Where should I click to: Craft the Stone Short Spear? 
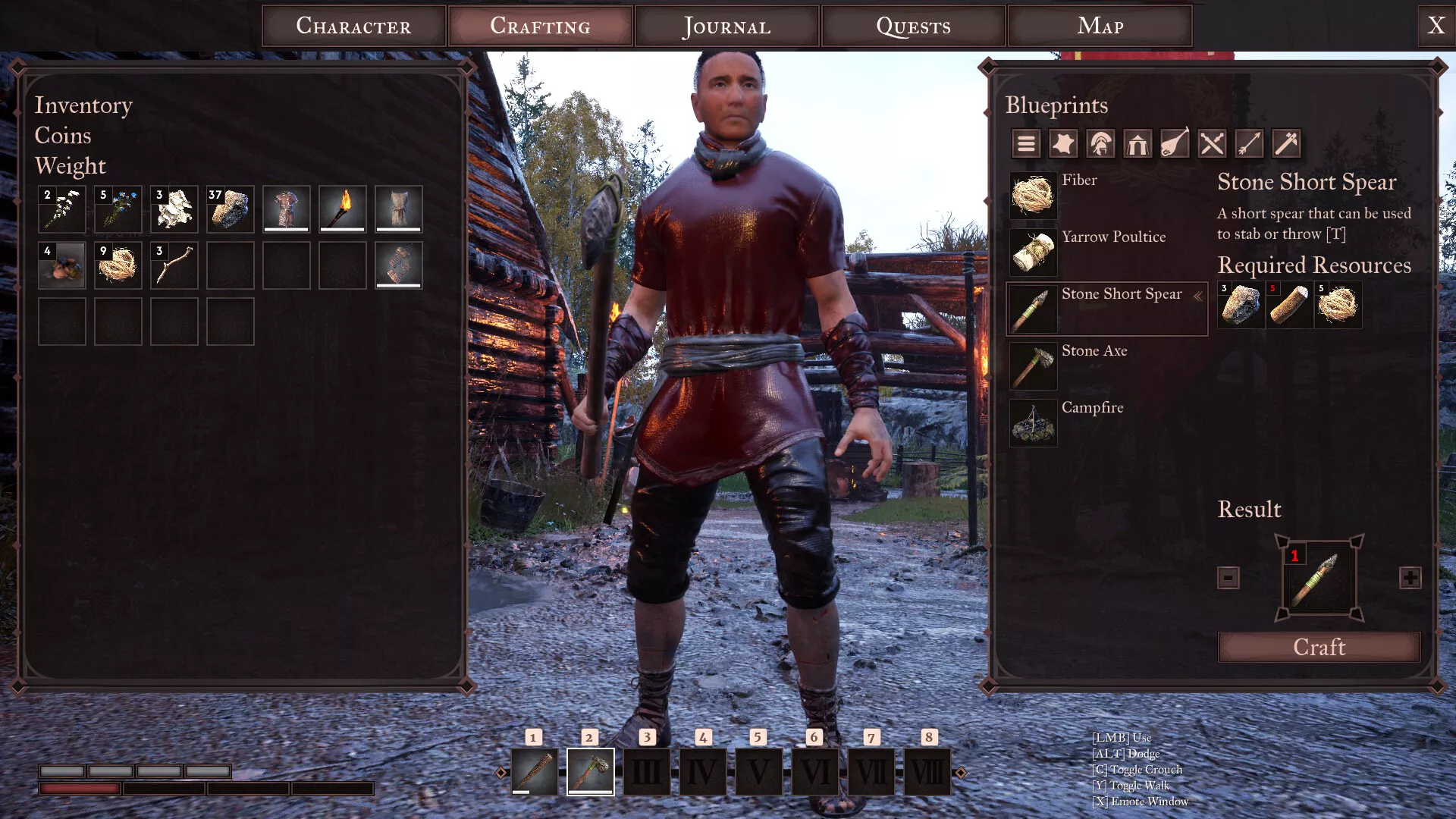1319,647
